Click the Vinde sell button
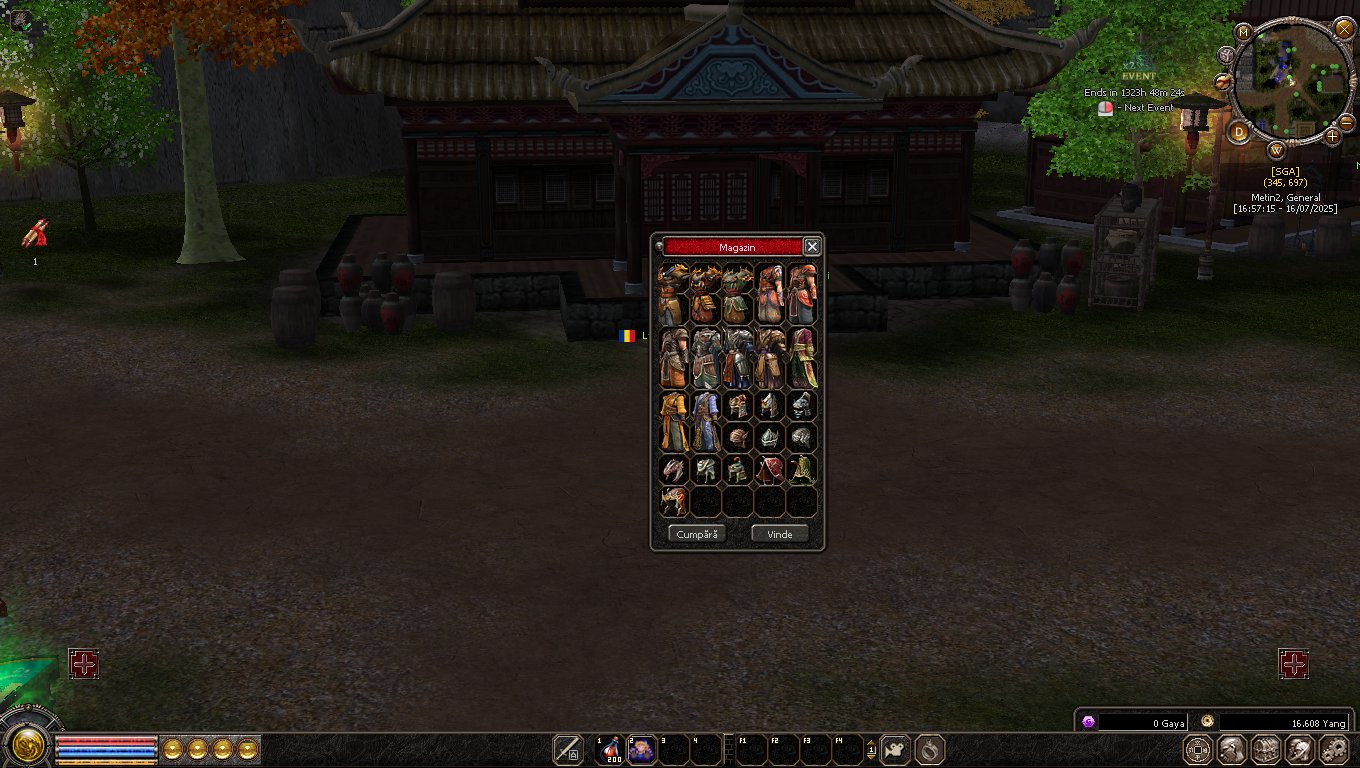Image resolution: width=1360 pixels, height=768 pixels. [780, 534]
